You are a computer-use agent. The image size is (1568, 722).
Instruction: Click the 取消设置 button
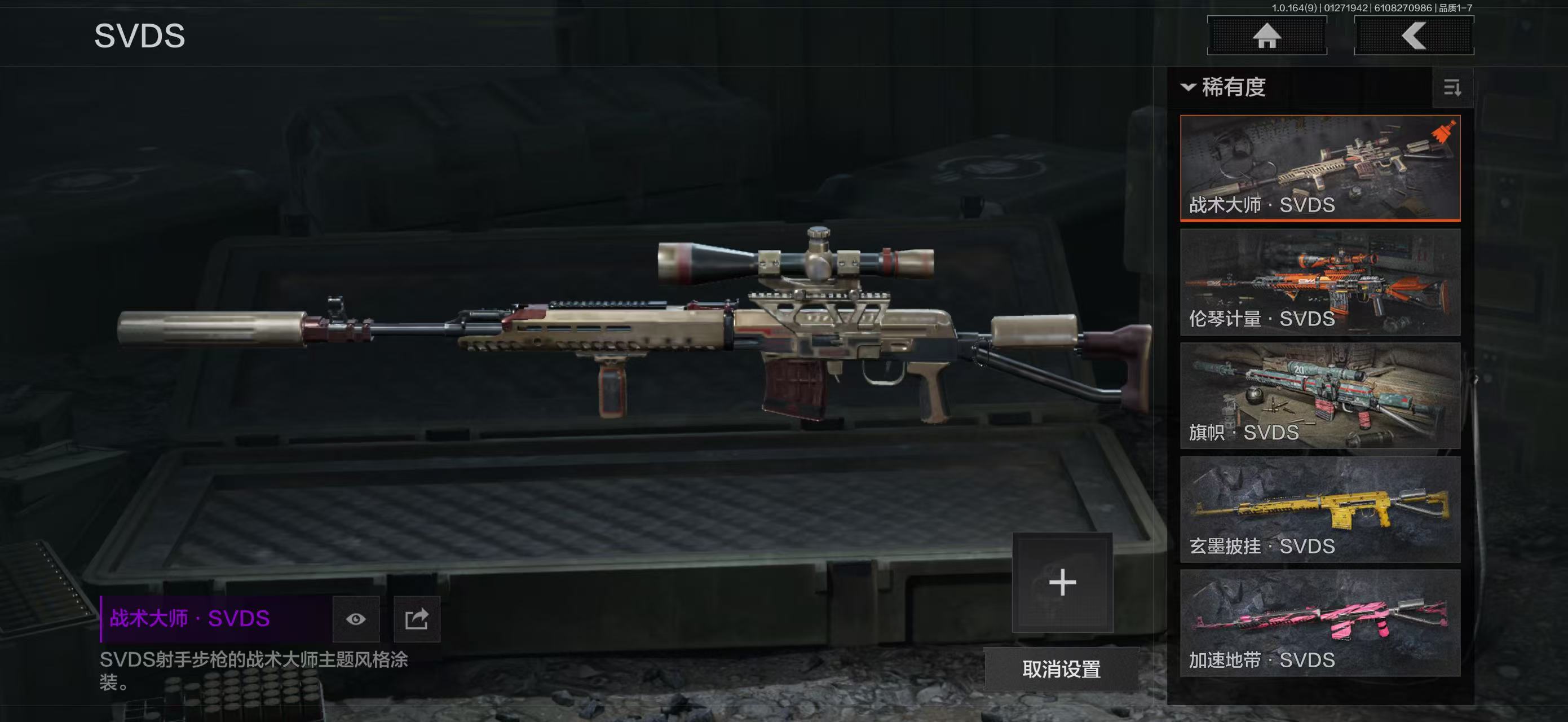tap(1061, 669)
